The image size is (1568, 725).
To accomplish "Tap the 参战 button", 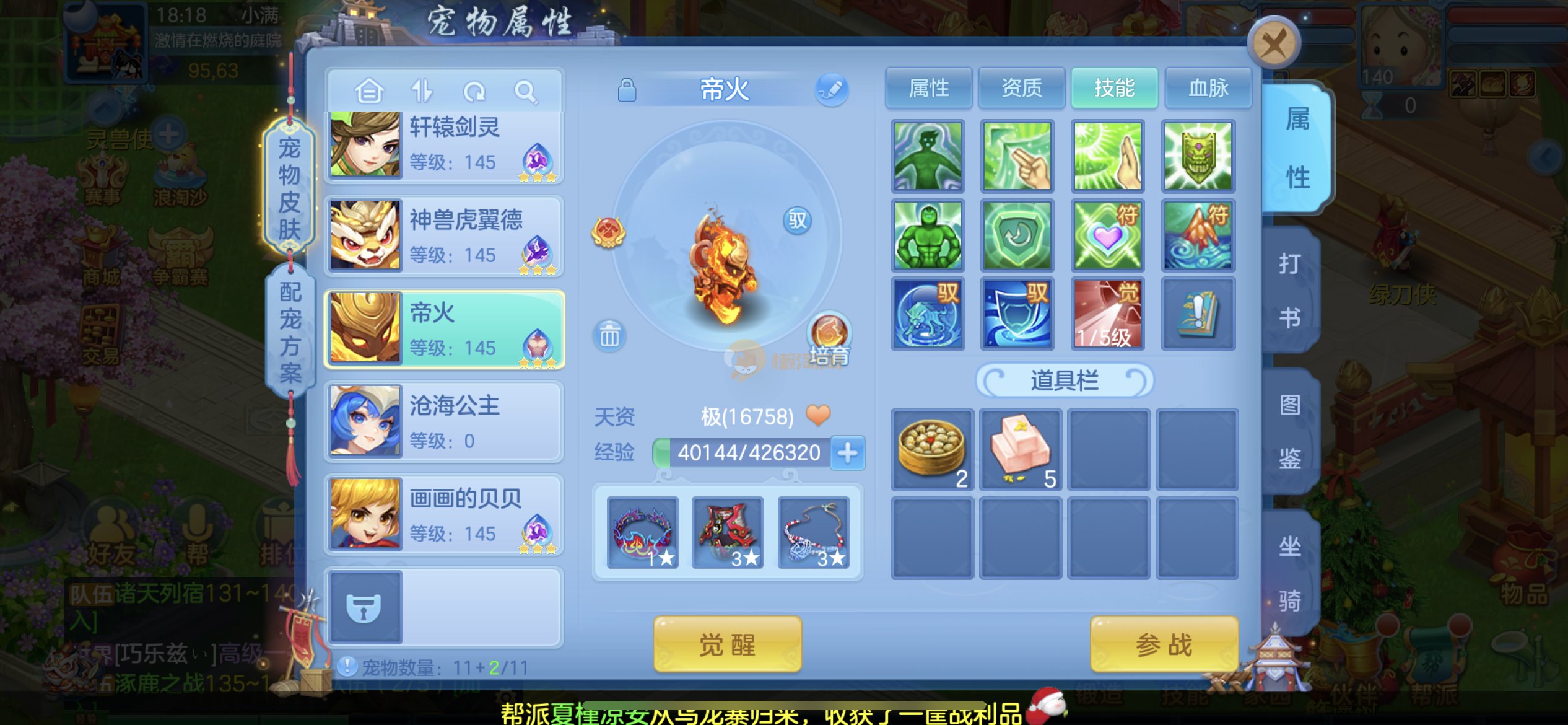I will tap(1164, 644).
